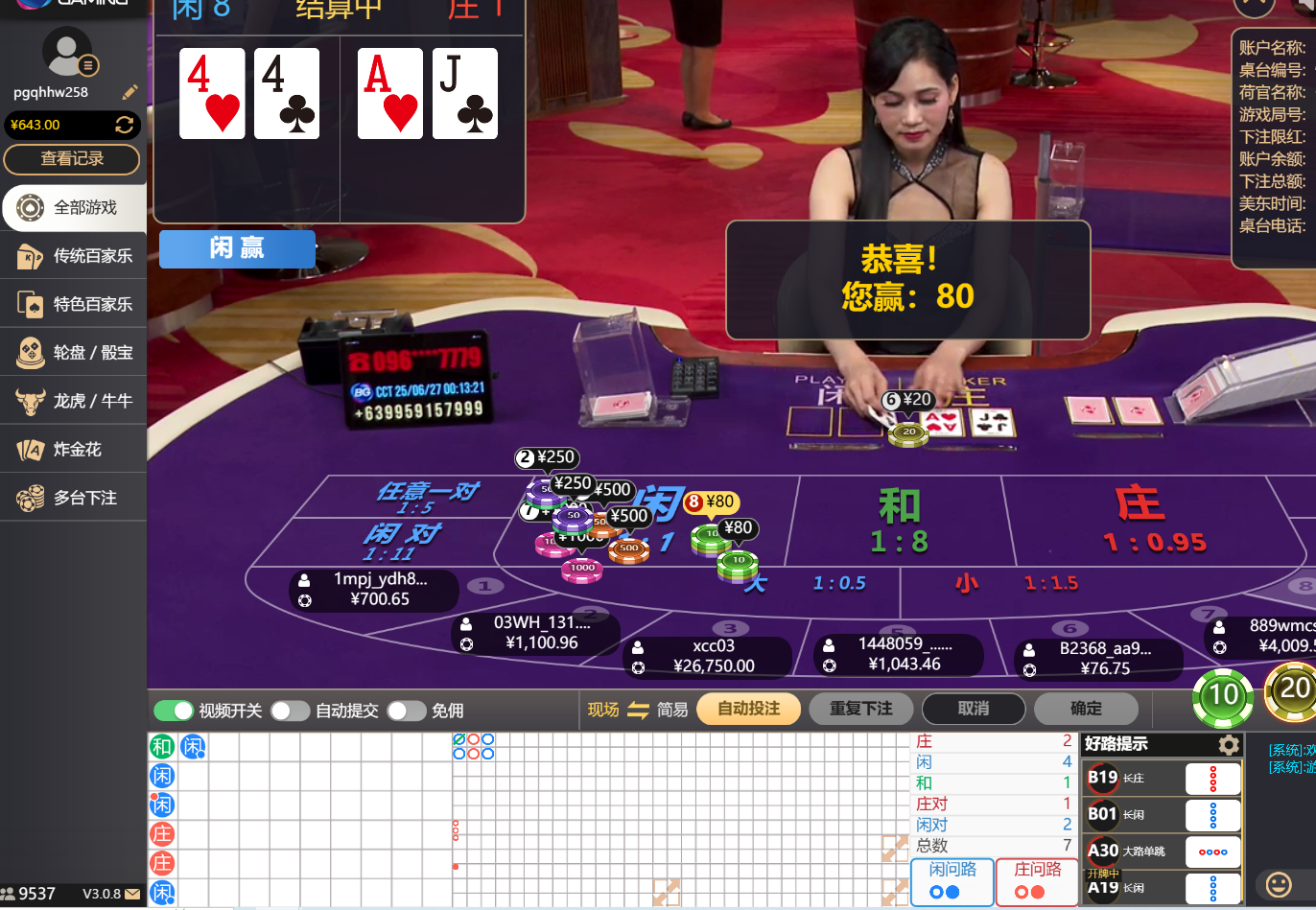Open 多台下注 multi-table betting
This screenshot has height=910, width=1316.
click(x=74, y=498)
